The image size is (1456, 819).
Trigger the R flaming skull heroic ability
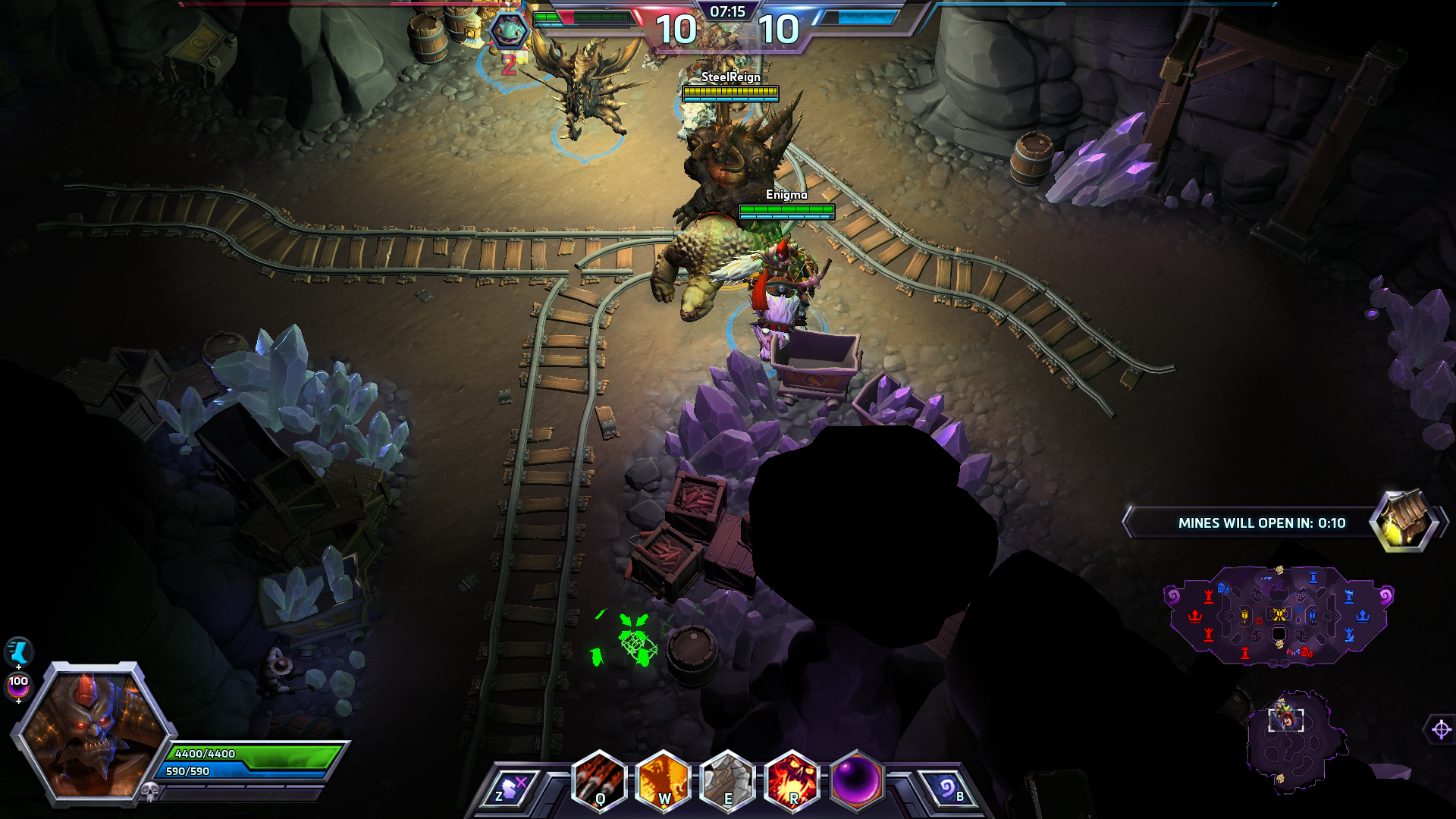pos(792,781)
